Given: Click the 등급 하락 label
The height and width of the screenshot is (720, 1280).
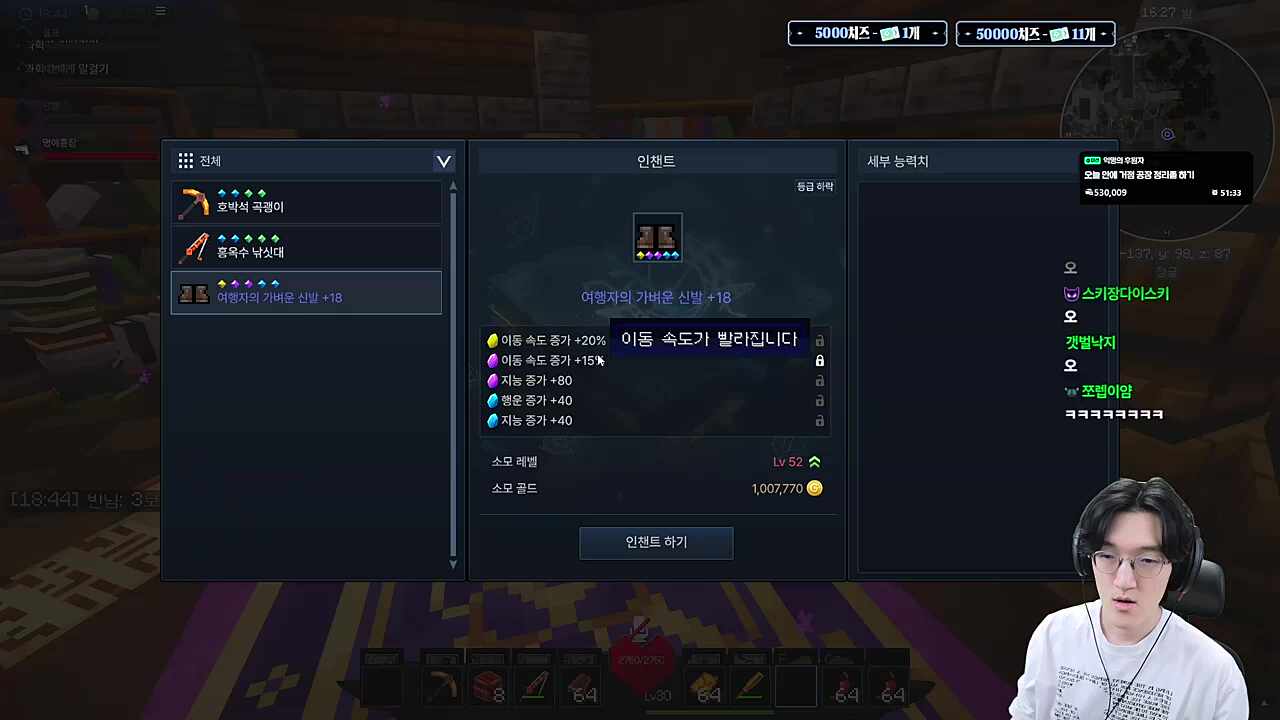Looking at the screenshot, I should click(814, 186).
